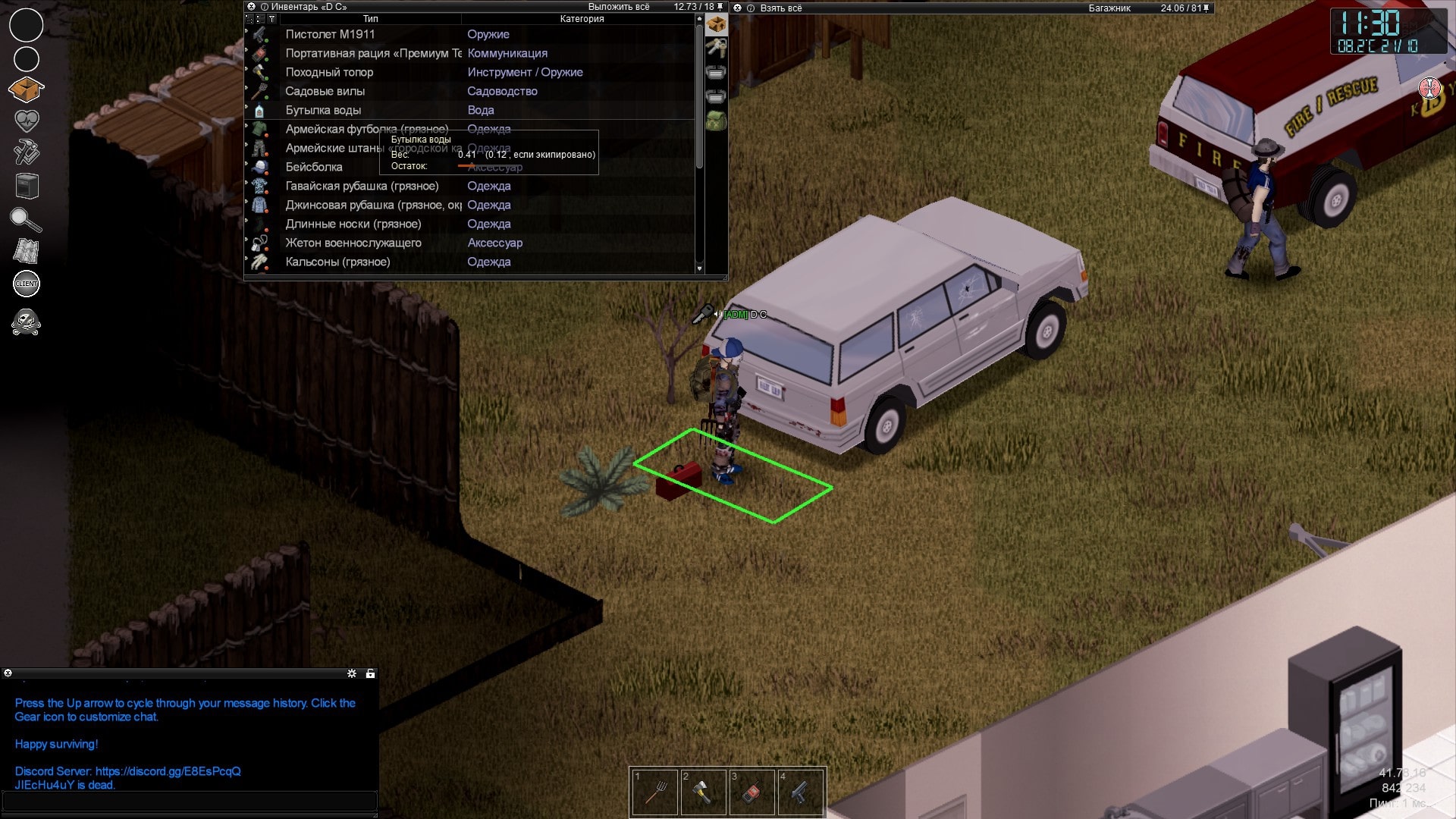Select the garden fork hotbar slot
Image resolution: width=1456 pixels, height=819 pixels.
[655, 792]
